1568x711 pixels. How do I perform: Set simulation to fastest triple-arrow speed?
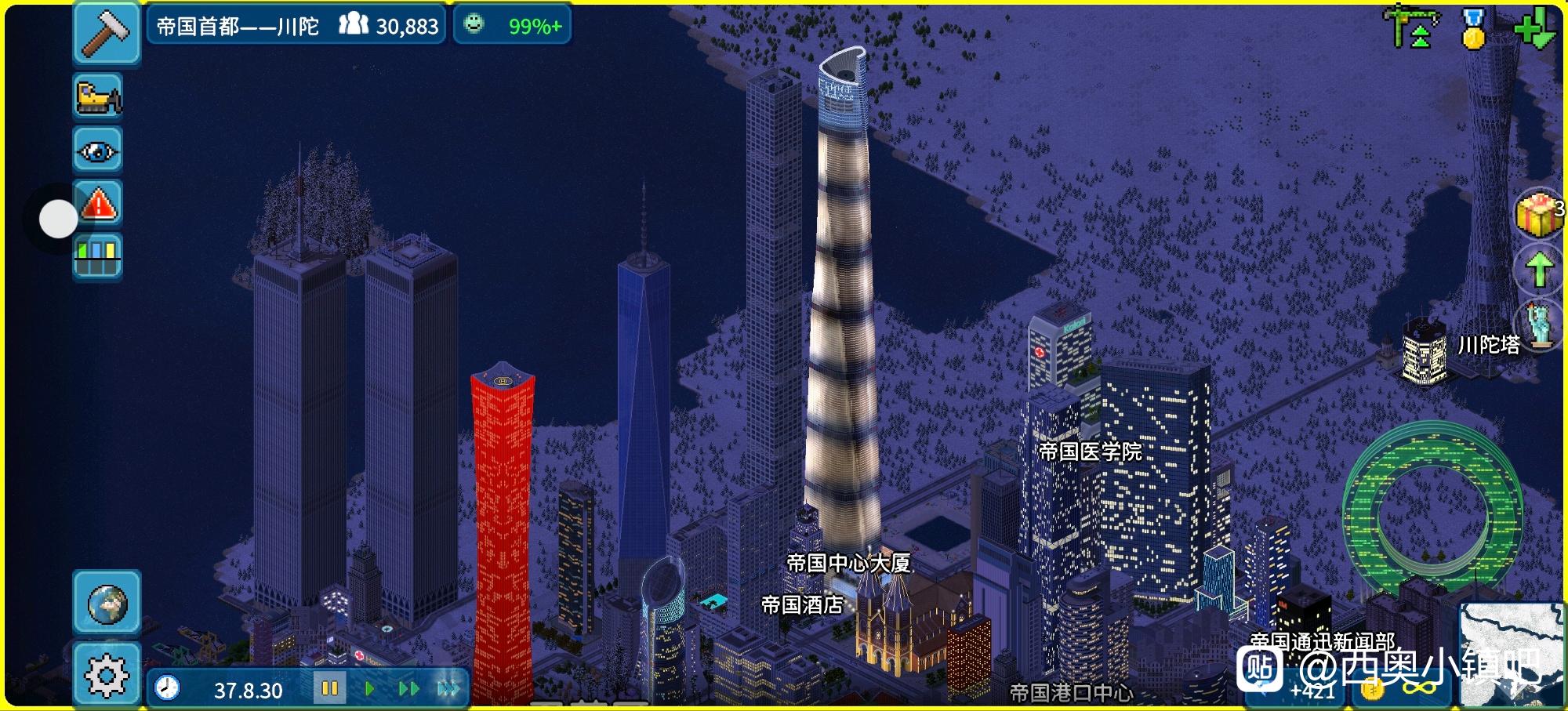(x=448, y=689)
